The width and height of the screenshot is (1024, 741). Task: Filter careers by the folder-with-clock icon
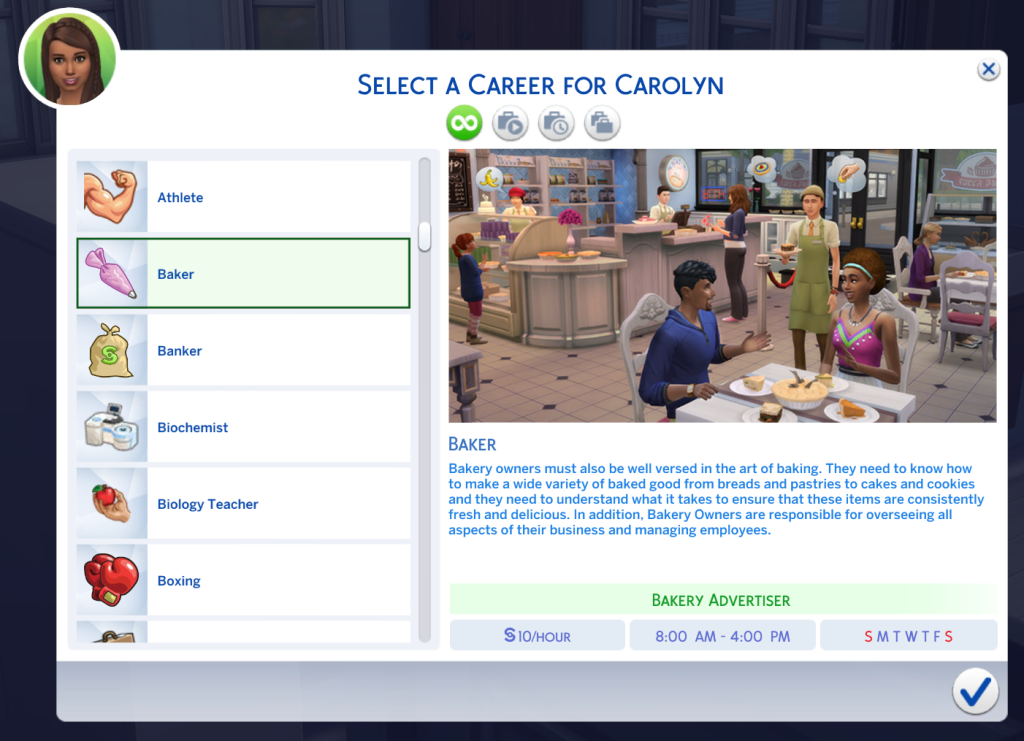[x=556, y=124]
